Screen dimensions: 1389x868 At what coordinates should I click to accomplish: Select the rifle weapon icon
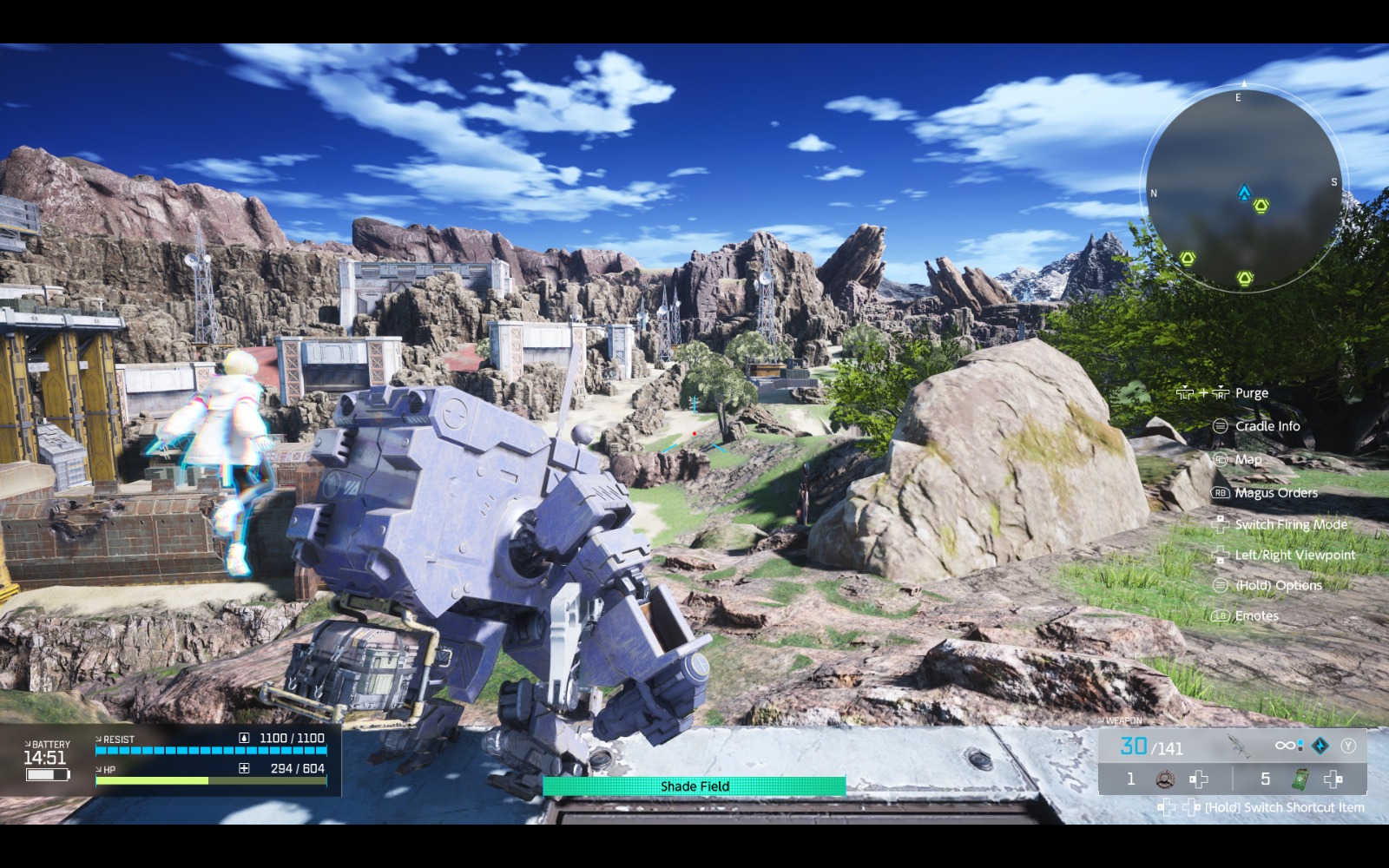(x=1239, y=745)
